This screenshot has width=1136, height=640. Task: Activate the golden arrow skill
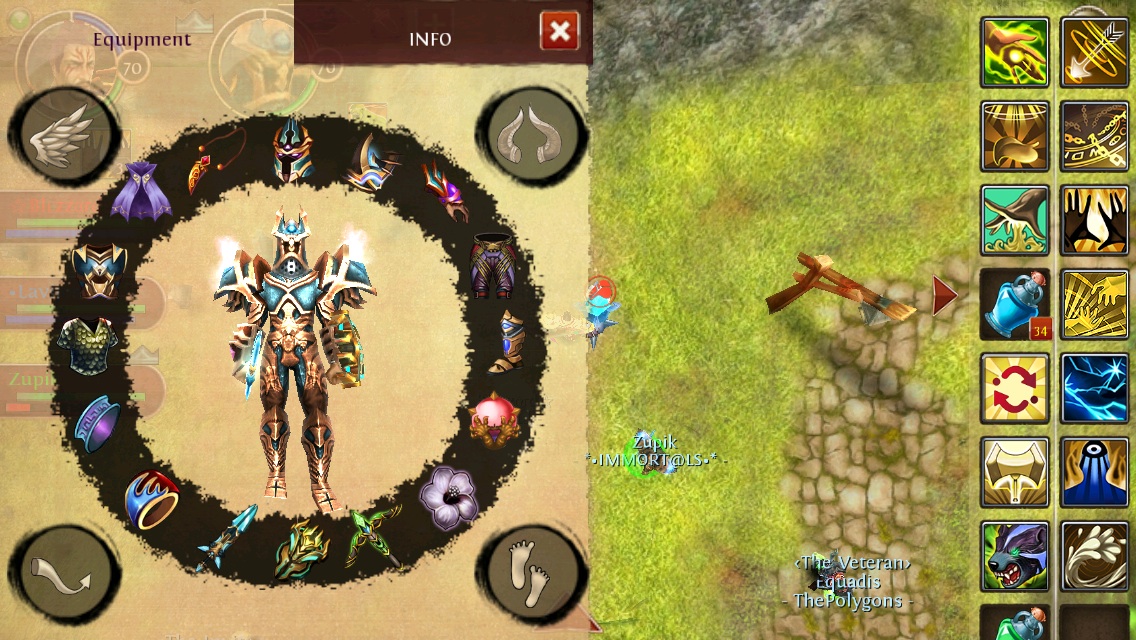tap(1094, 52)
